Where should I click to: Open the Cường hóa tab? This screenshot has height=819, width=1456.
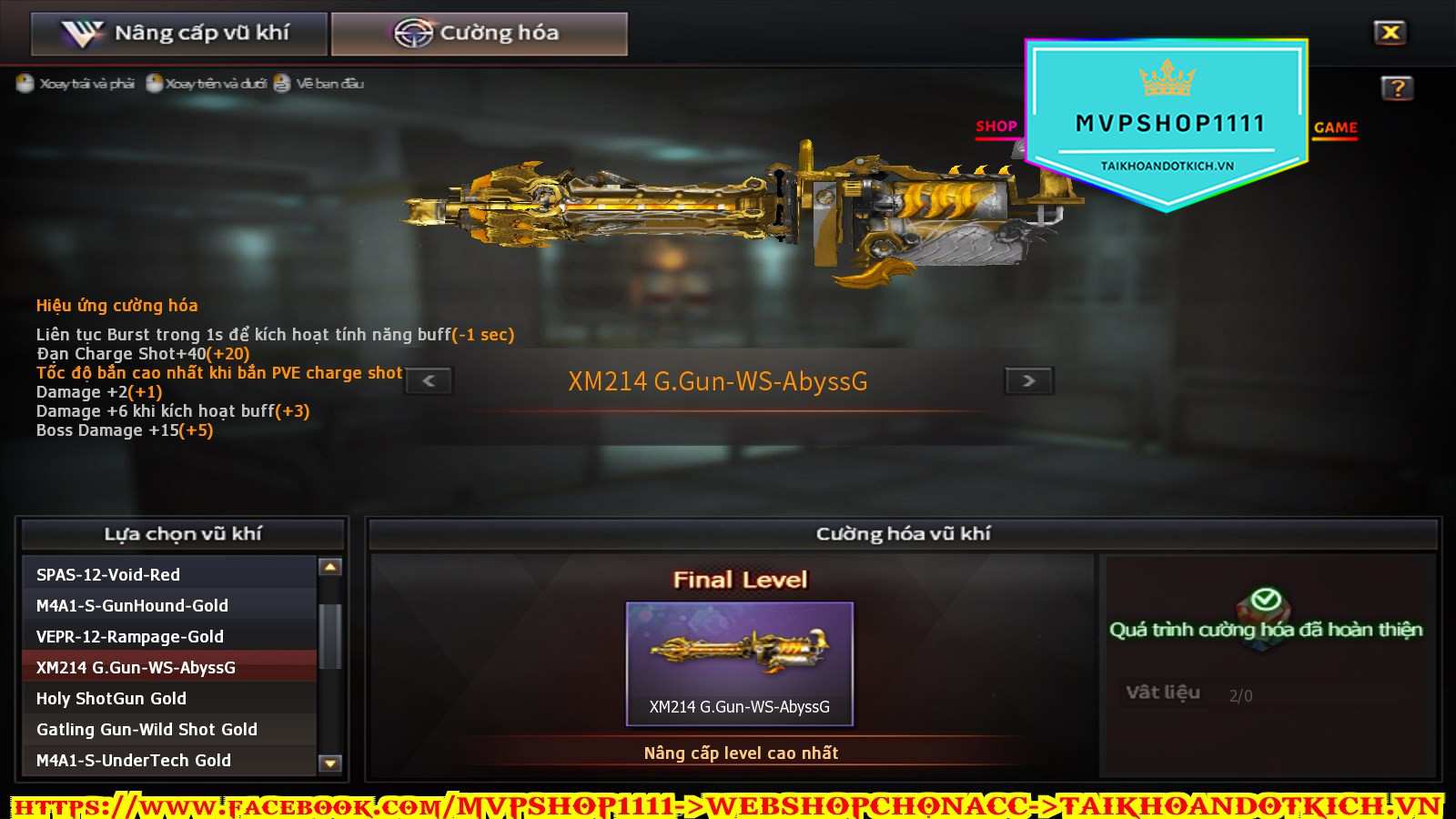tap(479, 34)
